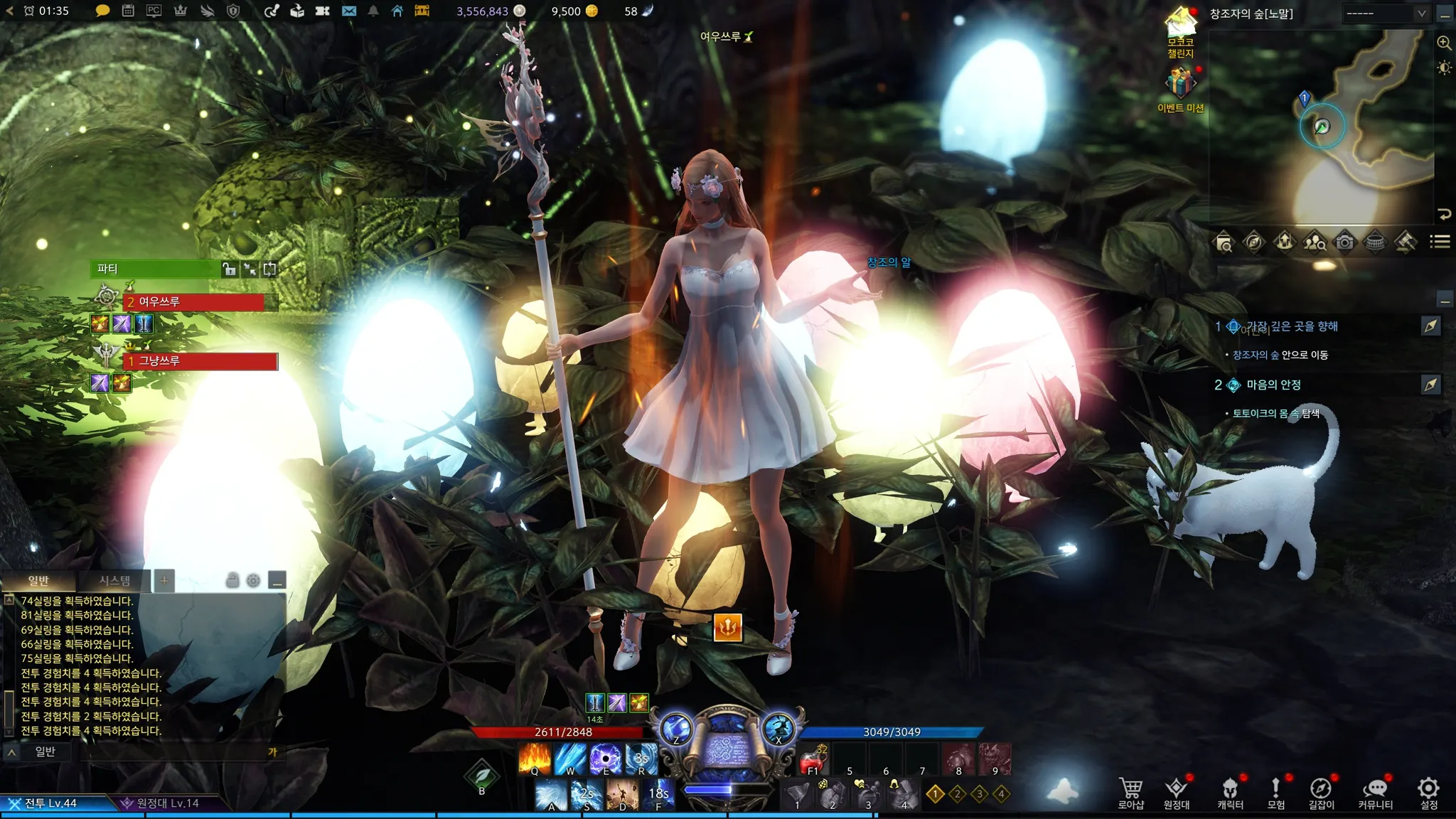Switch to the 시스템 chat tab

coord(114,581)
